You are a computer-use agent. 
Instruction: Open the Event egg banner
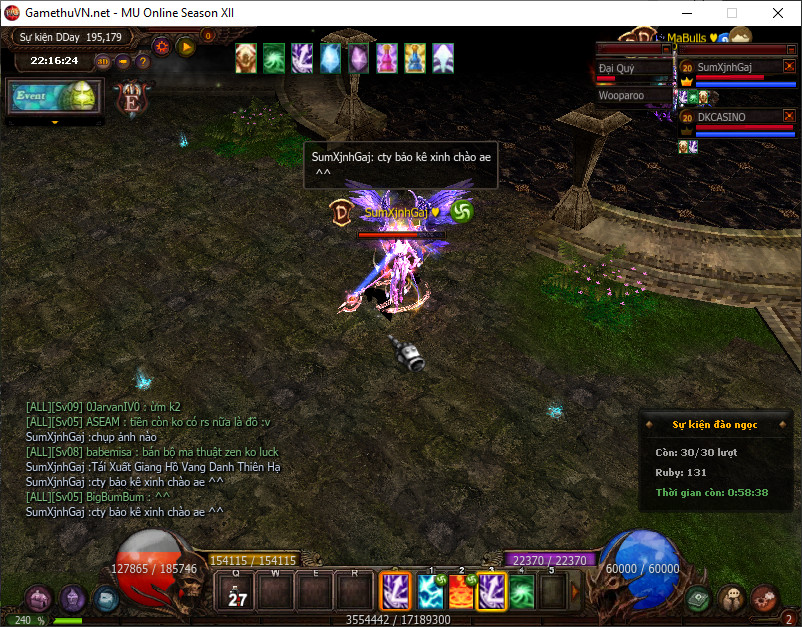tap(54, 97)
